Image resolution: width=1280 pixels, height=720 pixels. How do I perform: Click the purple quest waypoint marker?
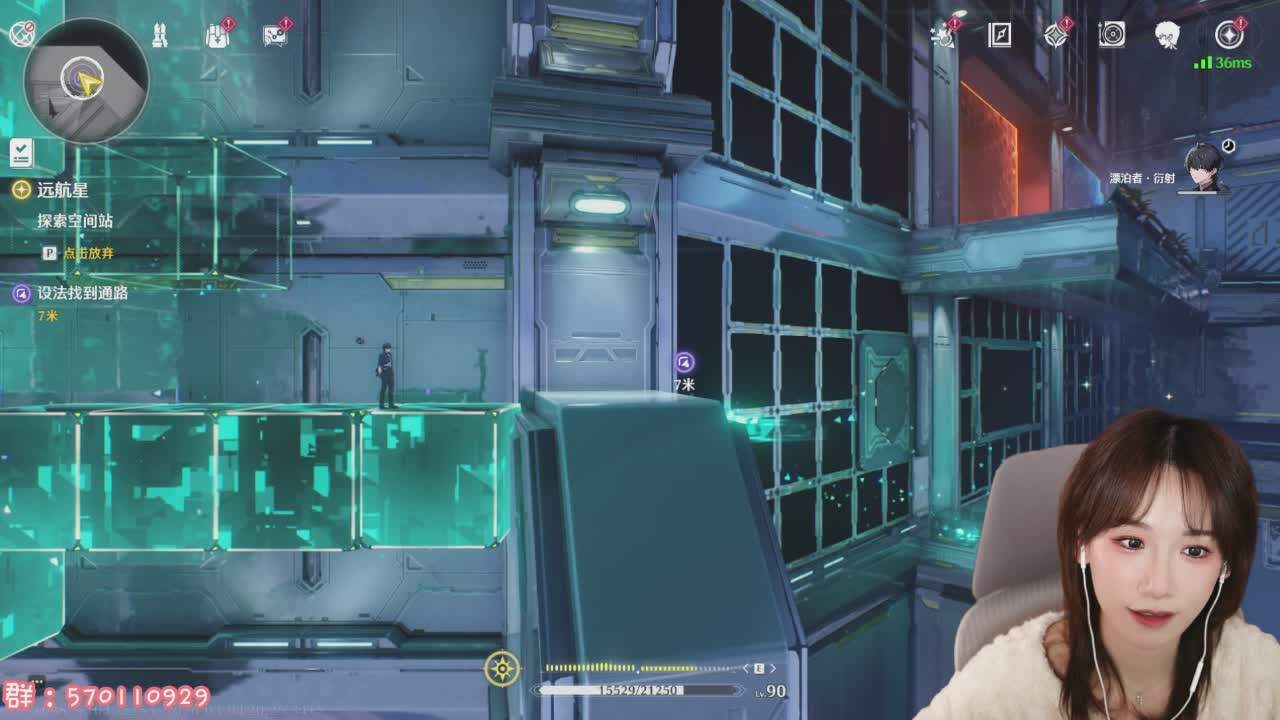pos(684,362)
